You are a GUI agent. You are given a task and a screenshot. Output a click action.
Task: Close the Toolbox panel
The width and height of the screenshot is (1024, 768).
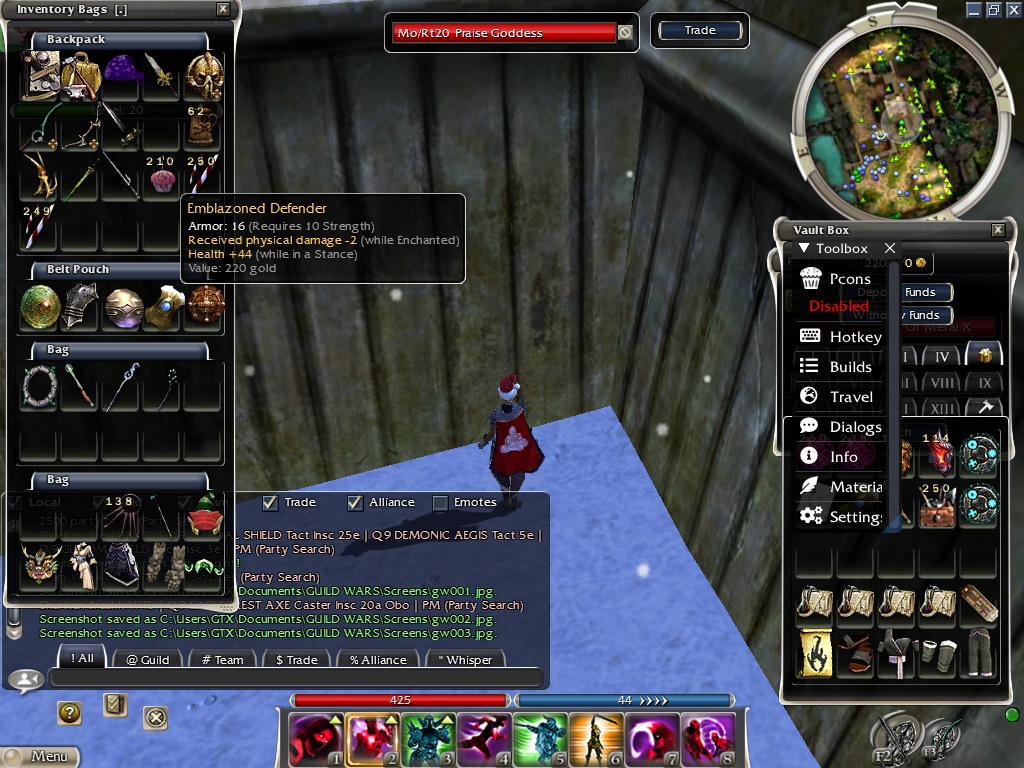(x=889, y=248)
